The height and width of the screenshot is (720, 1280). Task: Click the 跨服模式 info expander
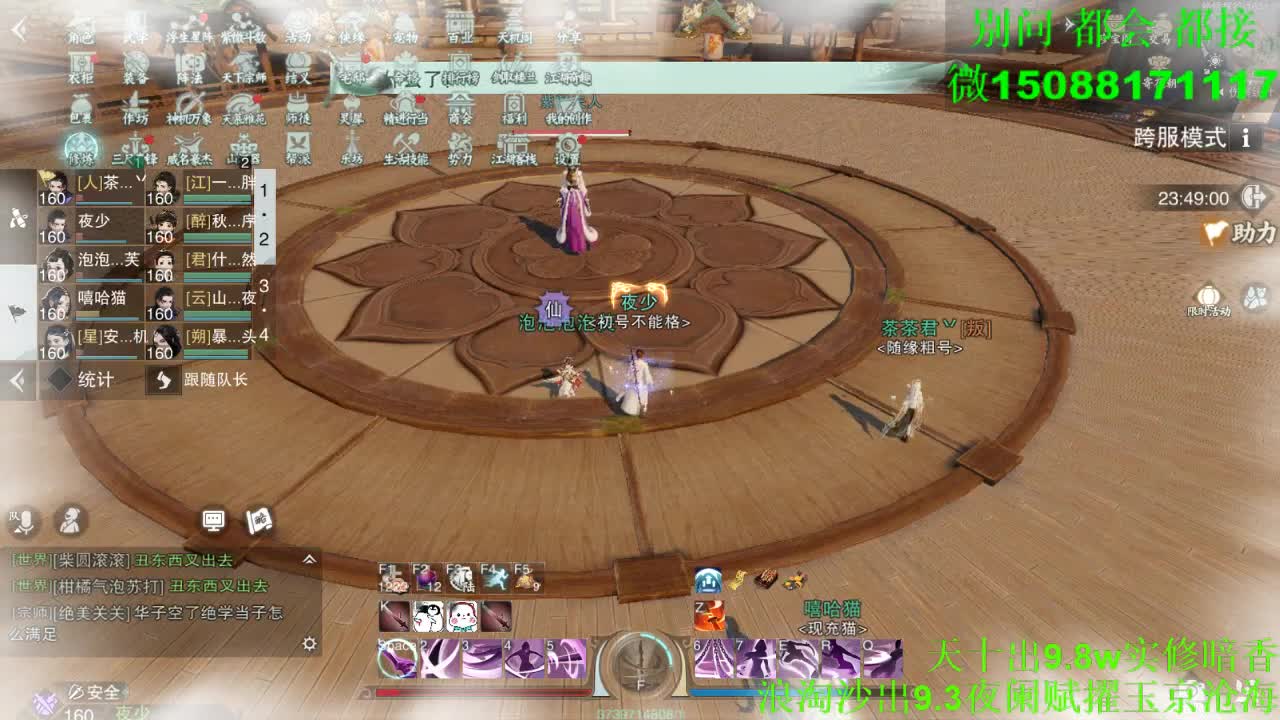point(1247,139)
